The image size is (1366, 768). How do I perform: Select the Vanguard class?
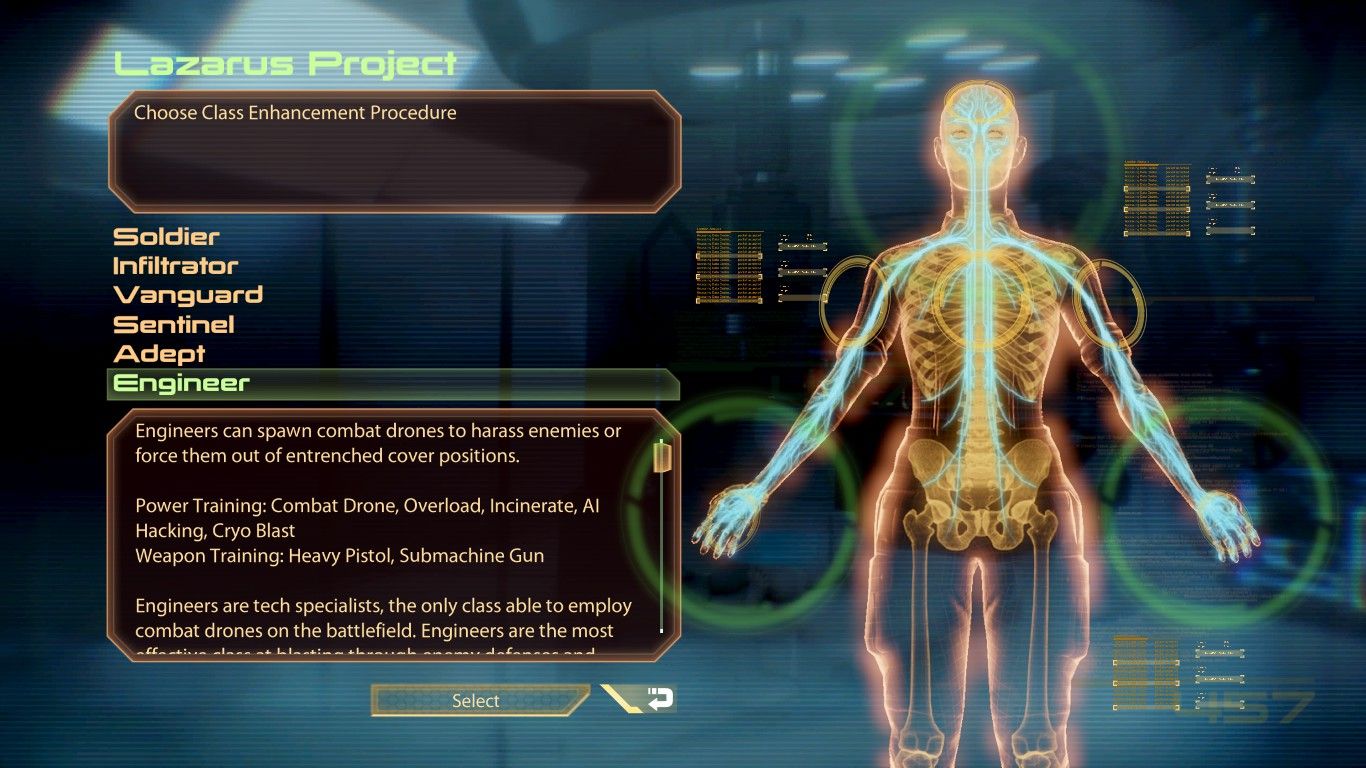click(x=188, y=295)
